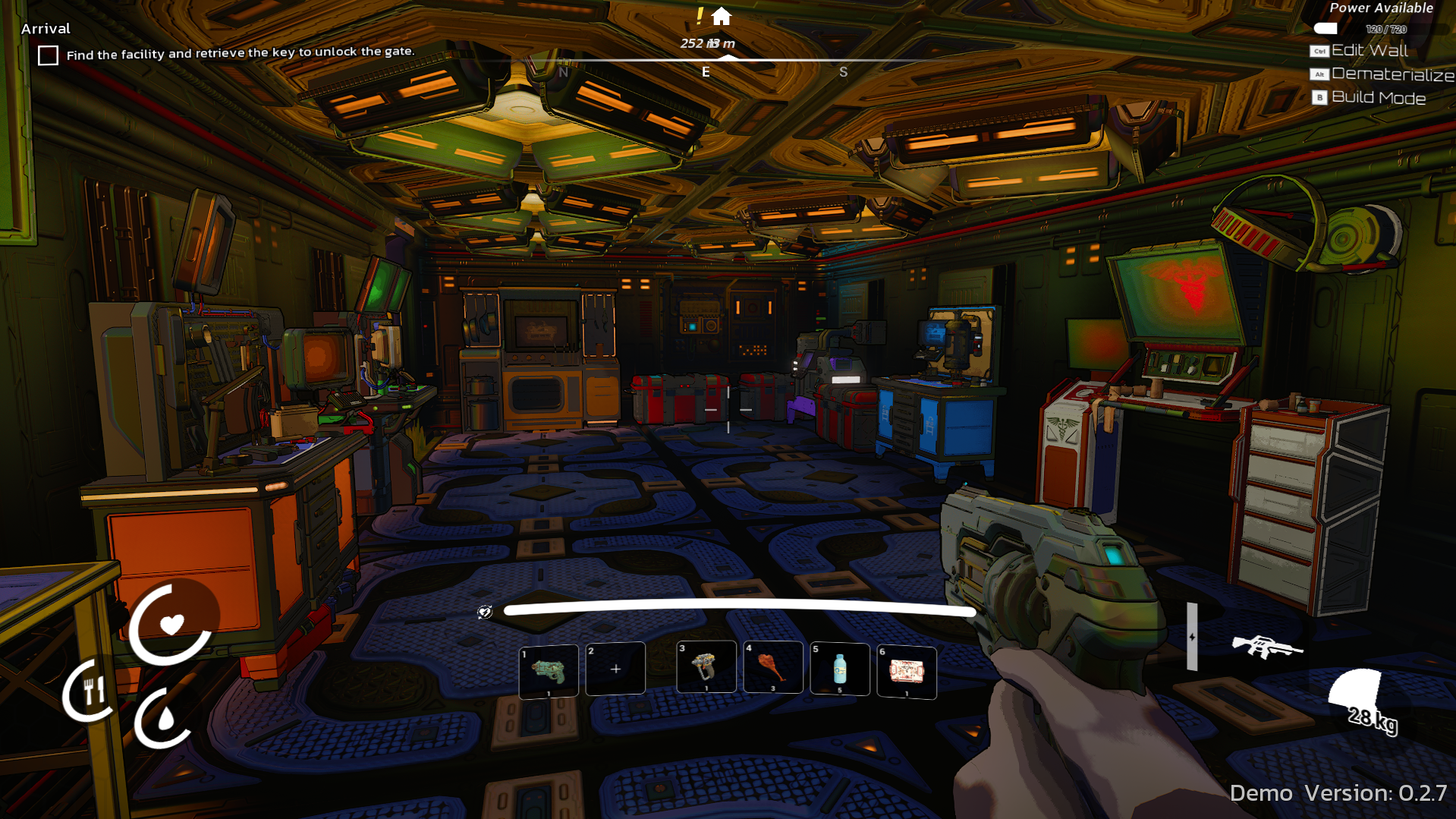Tick the Arrival objective checkbox

click(x=48, y=55)
